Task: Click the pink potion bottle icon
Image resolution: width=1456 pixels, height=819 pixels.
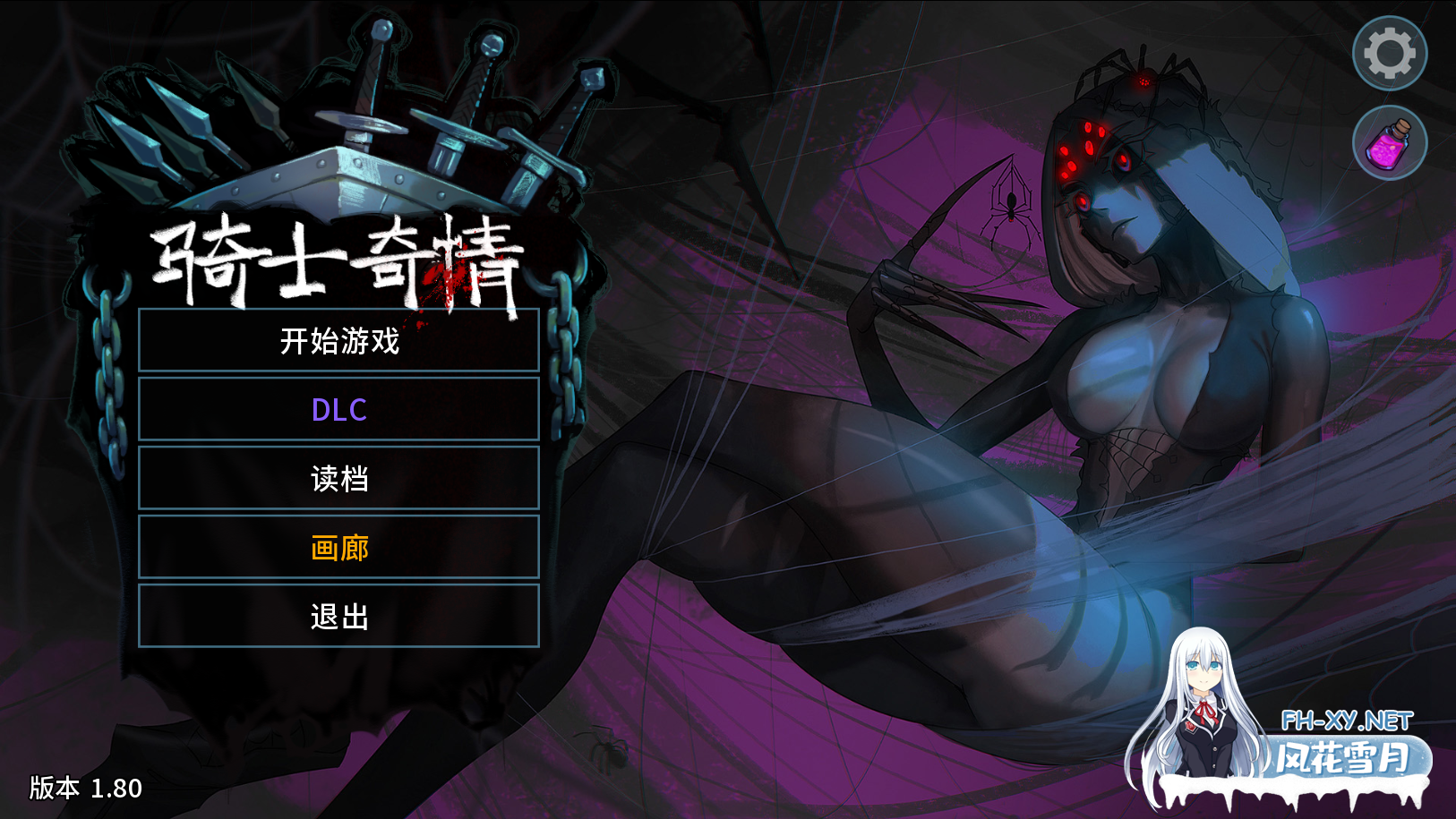Action: [1389, 143]
